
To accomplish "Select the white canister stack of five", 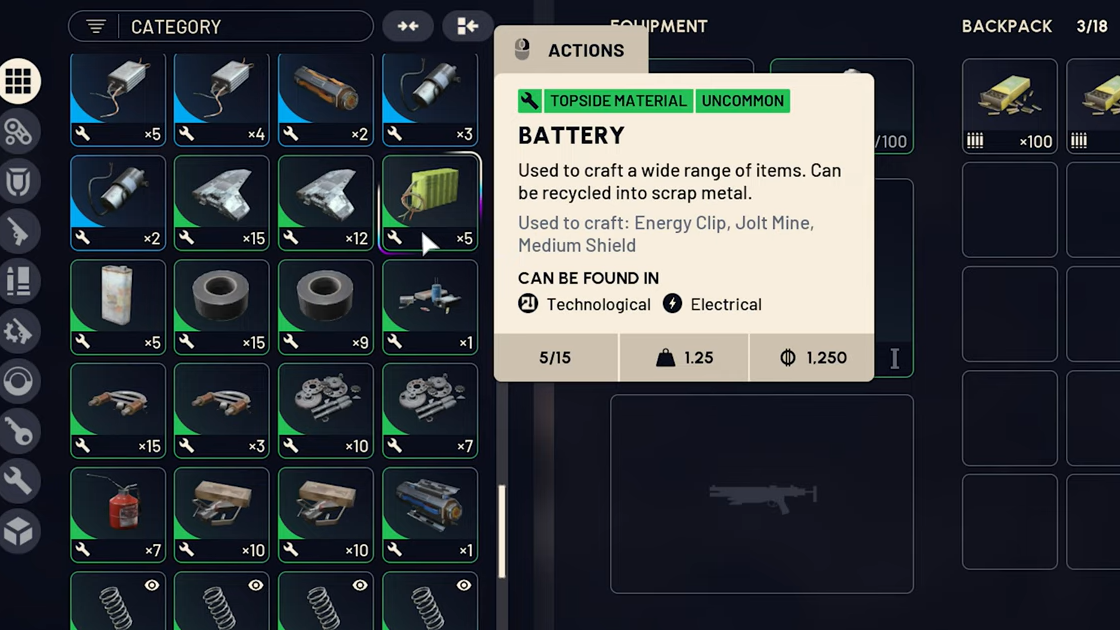I will 118,306.
